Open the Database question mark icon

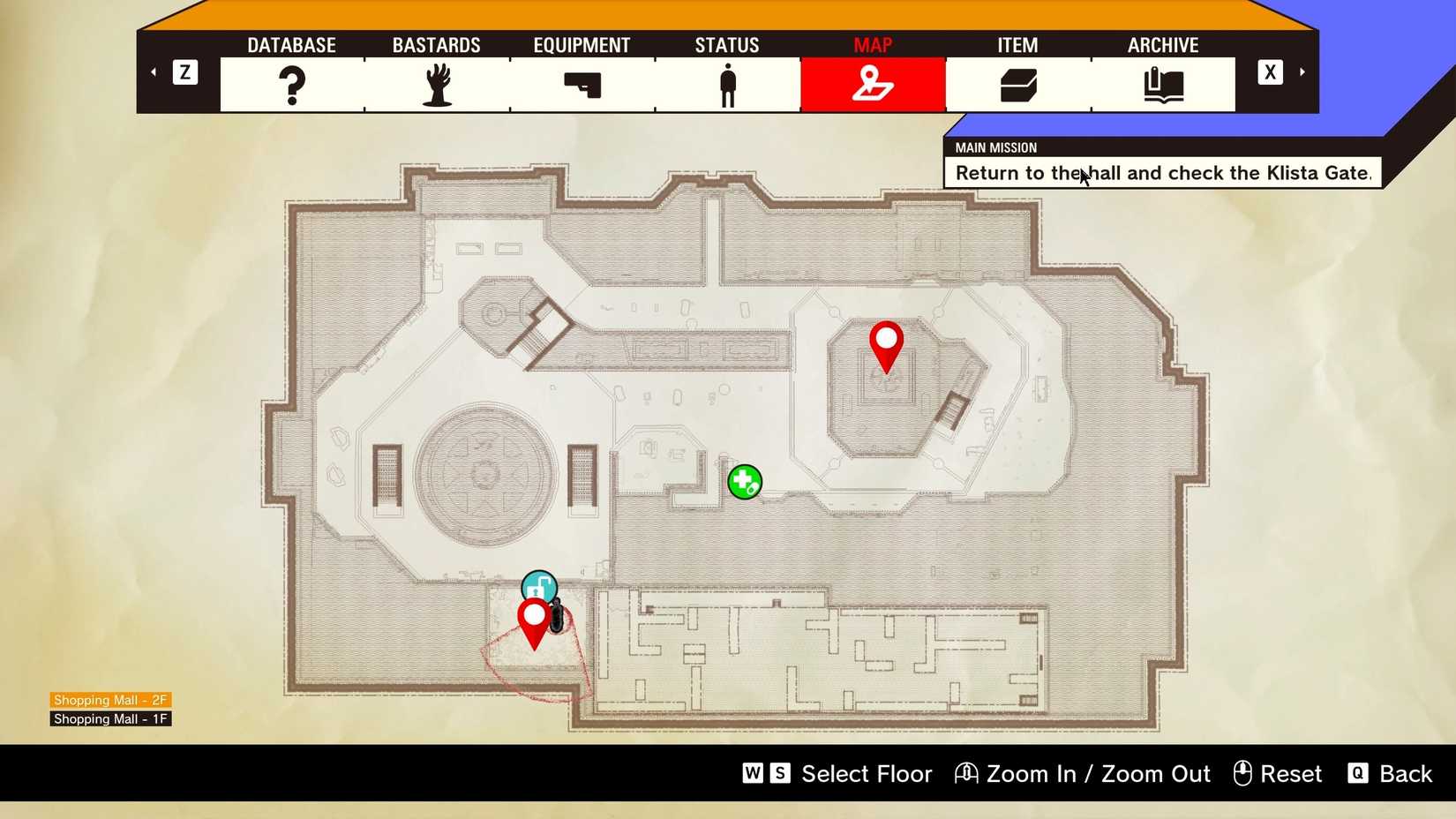(x=291, y=84)
